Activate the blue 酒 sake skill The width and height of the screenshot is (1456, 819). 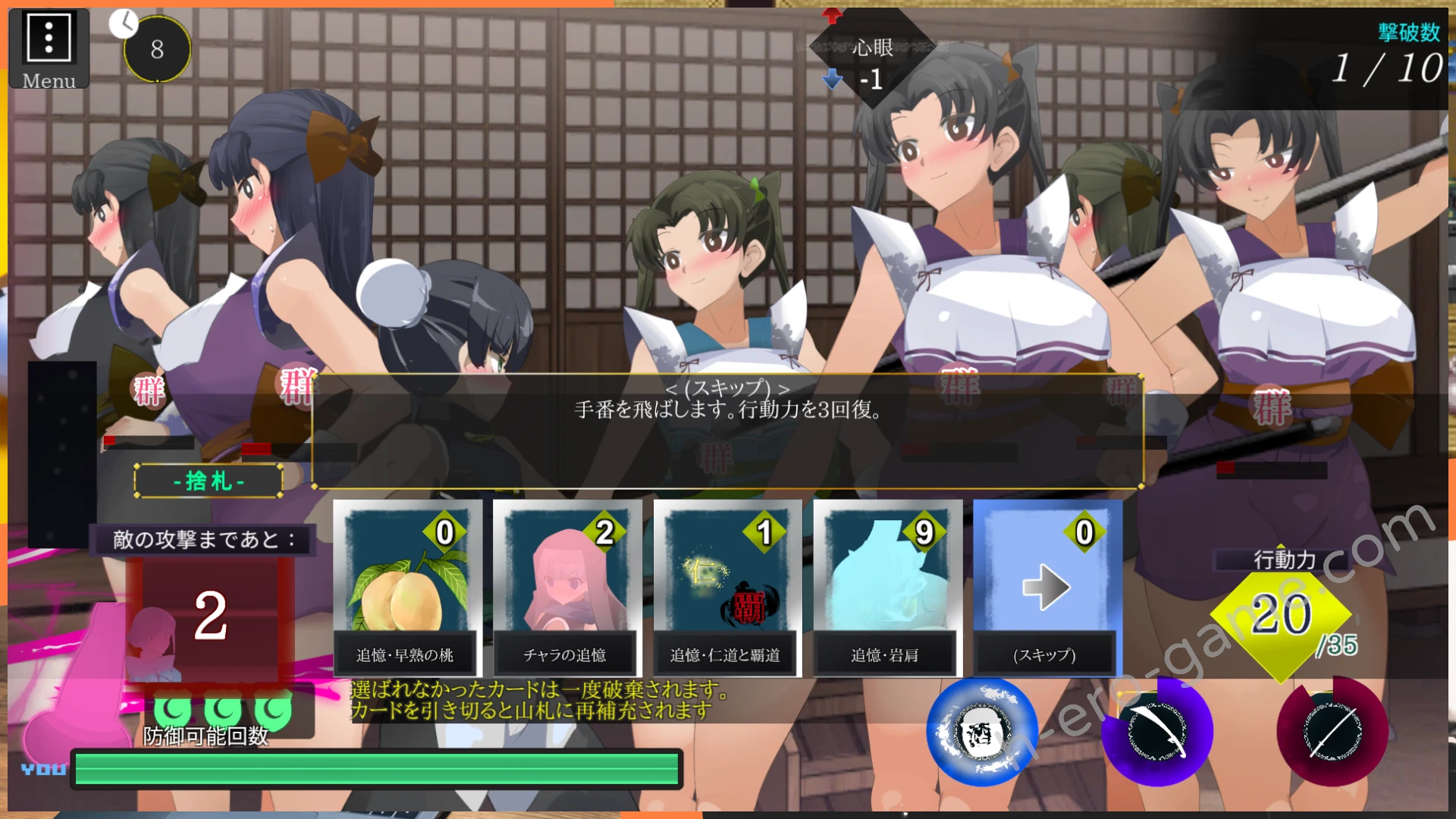[x=982, y=732]
